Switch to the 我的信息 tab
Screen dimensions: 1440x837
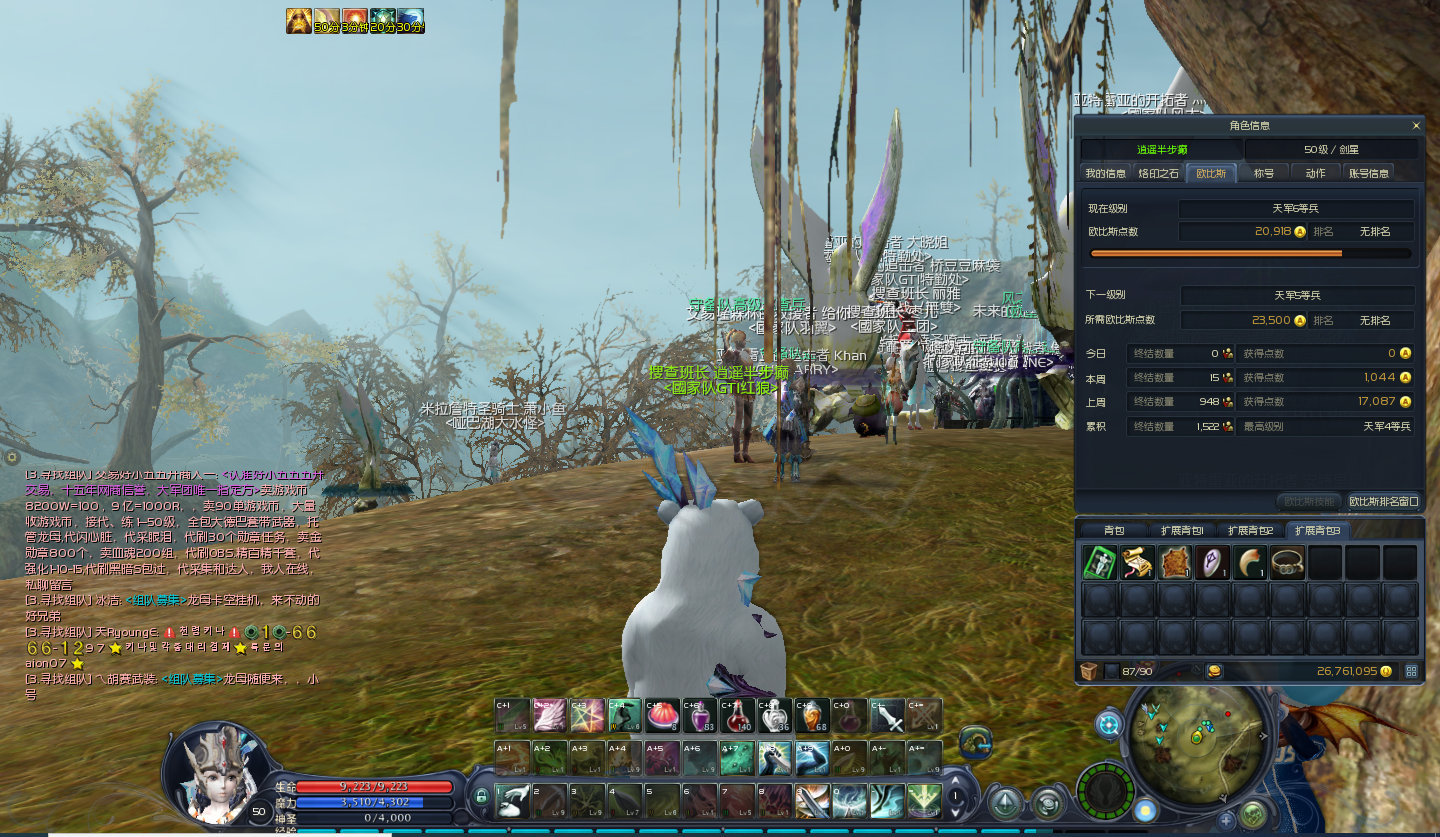coord(1106,173)
